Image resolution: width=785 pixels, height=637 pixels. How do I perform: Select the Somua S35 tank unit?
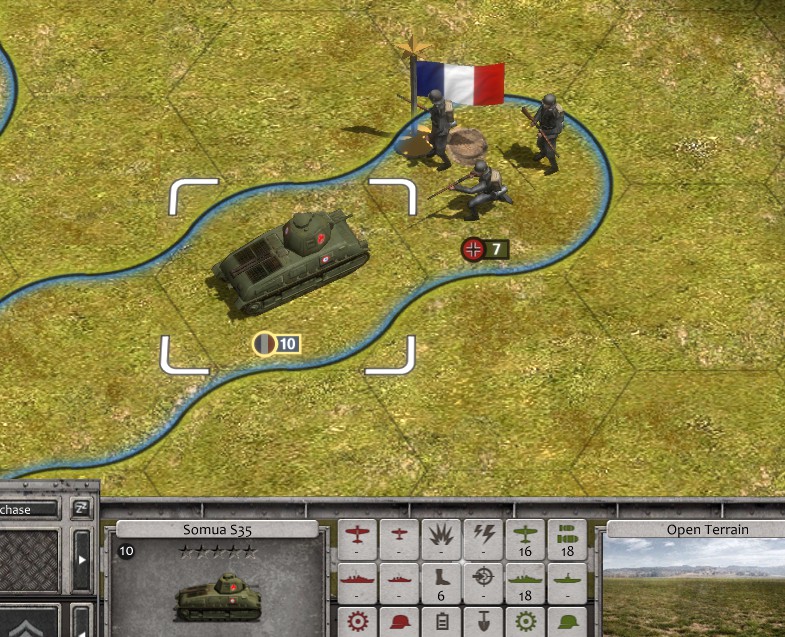coord(289,263)
